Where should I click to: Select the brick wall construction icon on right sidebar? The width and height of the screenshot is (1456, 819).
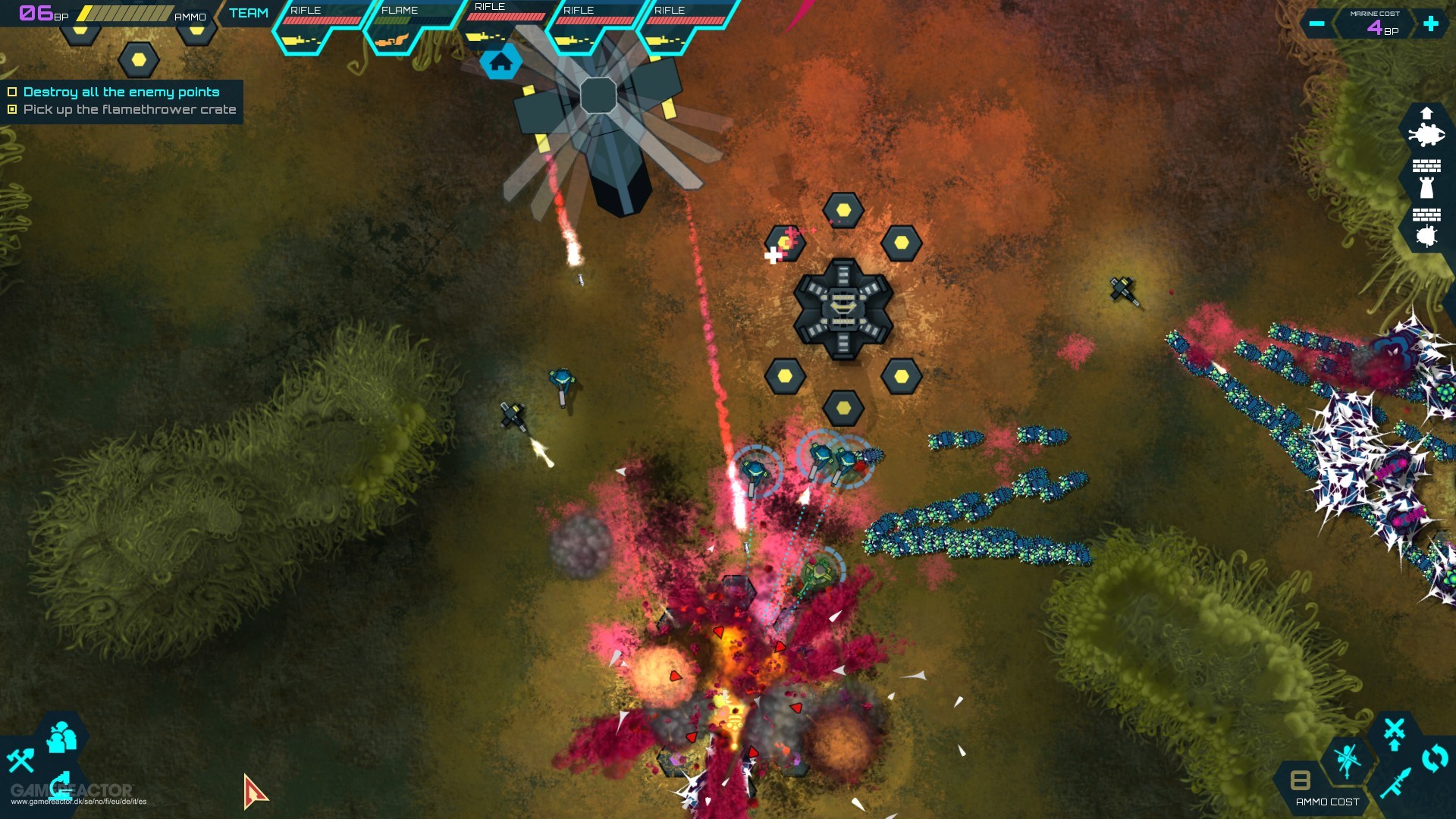(1427, 165)
